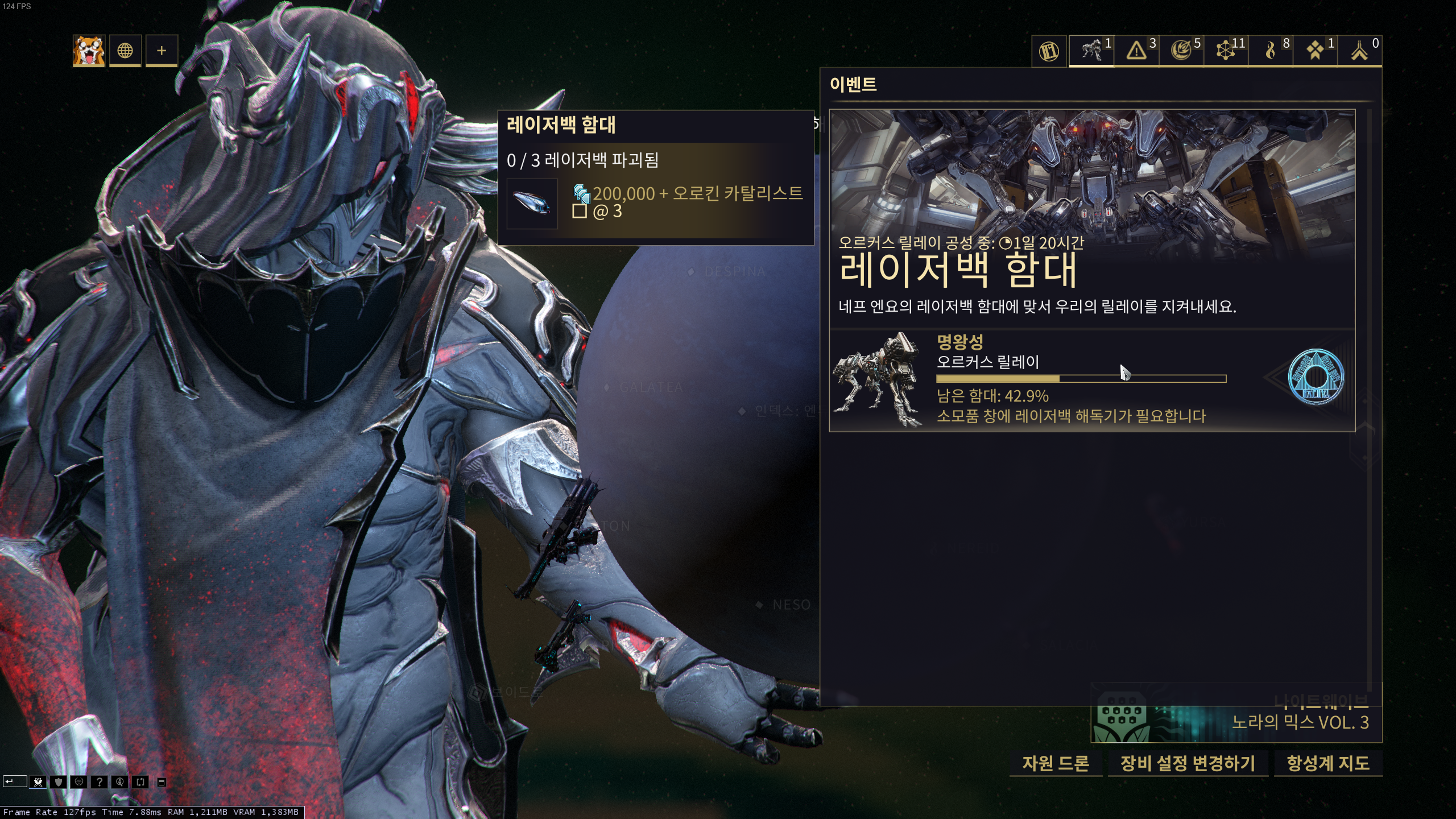Select the gem-shaped icon showing 1
This screenshot has height=819, width=1456.
pos(1315,50)
